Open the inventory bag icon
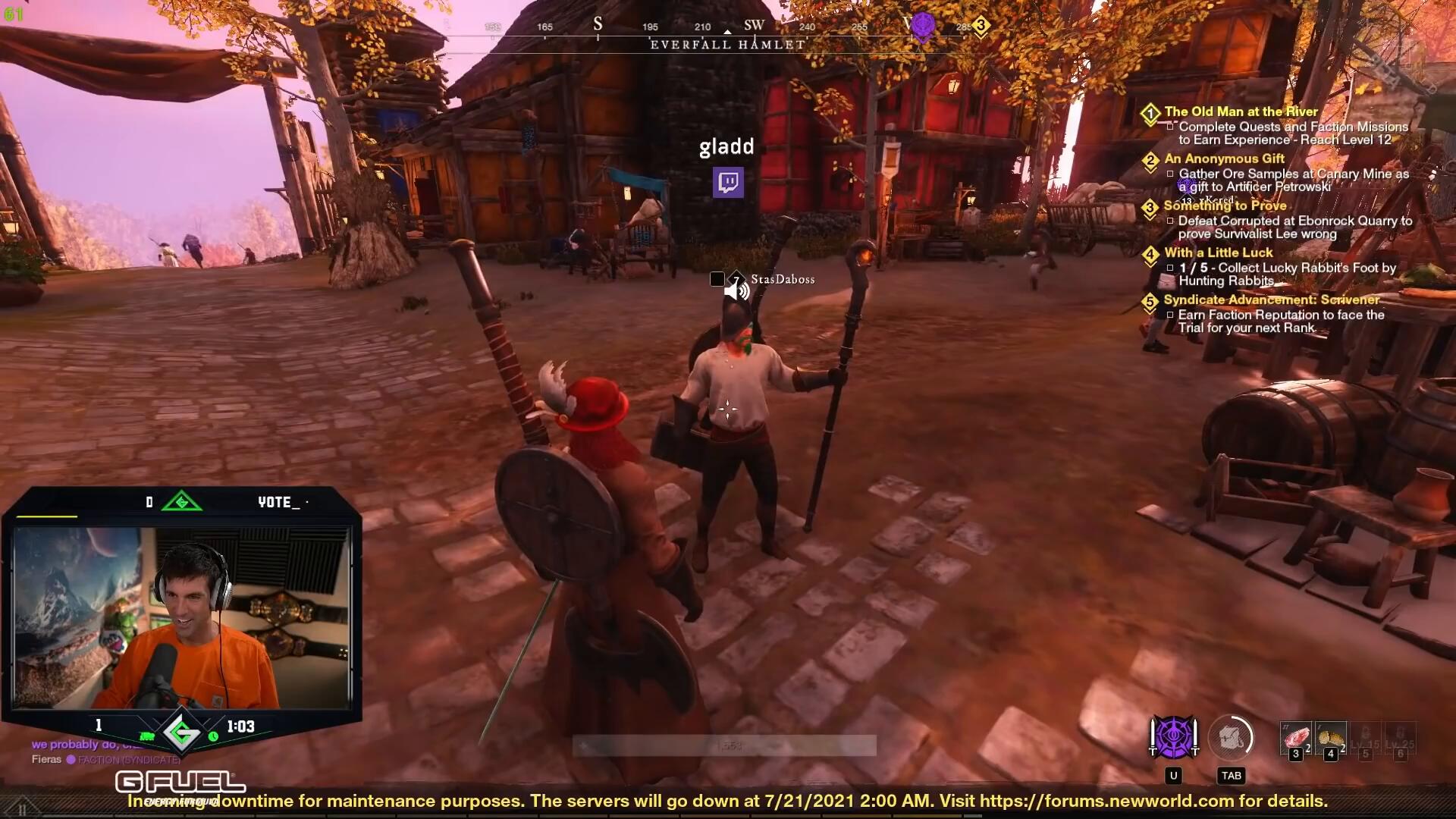Viewport: 1456px width, 819px height. point(1230,738)
